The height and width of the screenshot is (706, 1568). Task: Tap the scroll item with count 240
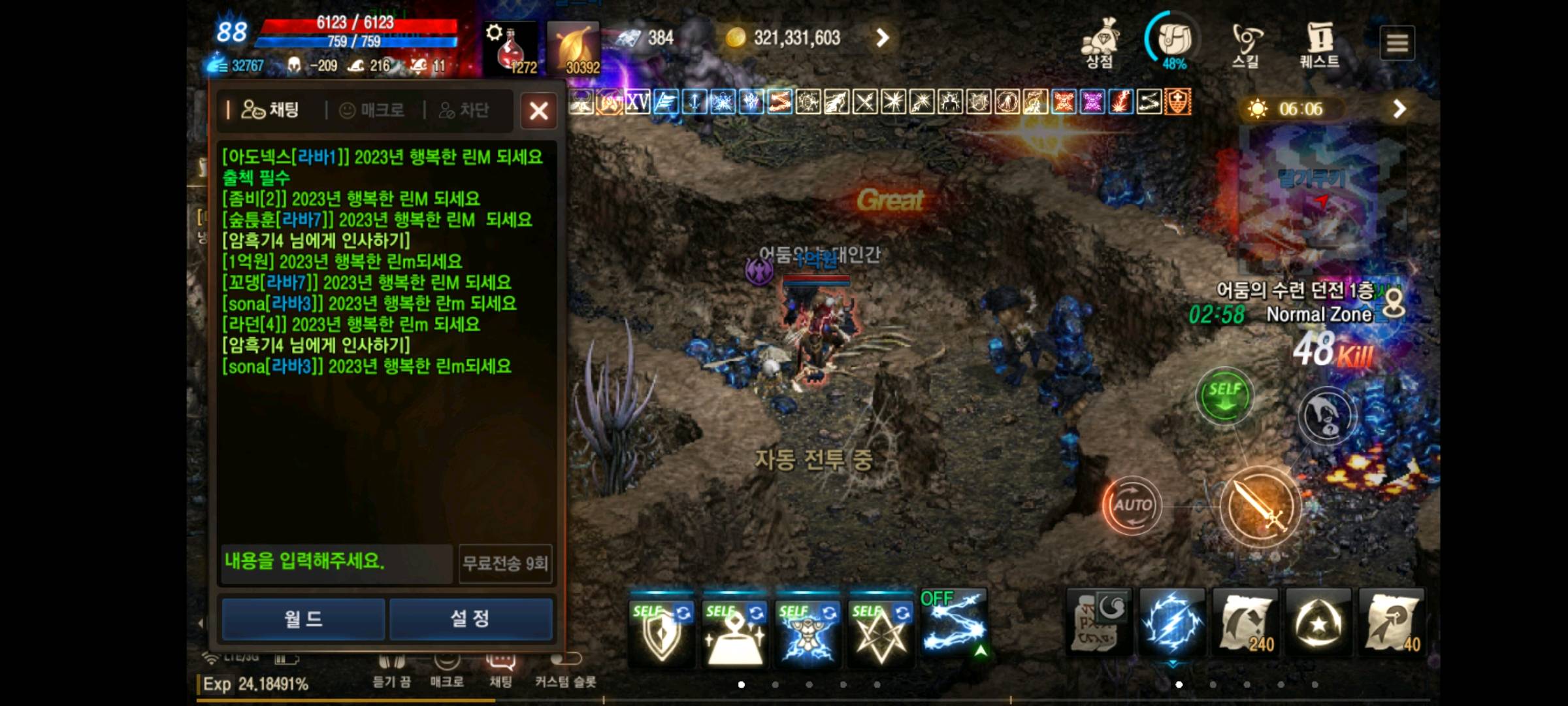(1243, 622)
